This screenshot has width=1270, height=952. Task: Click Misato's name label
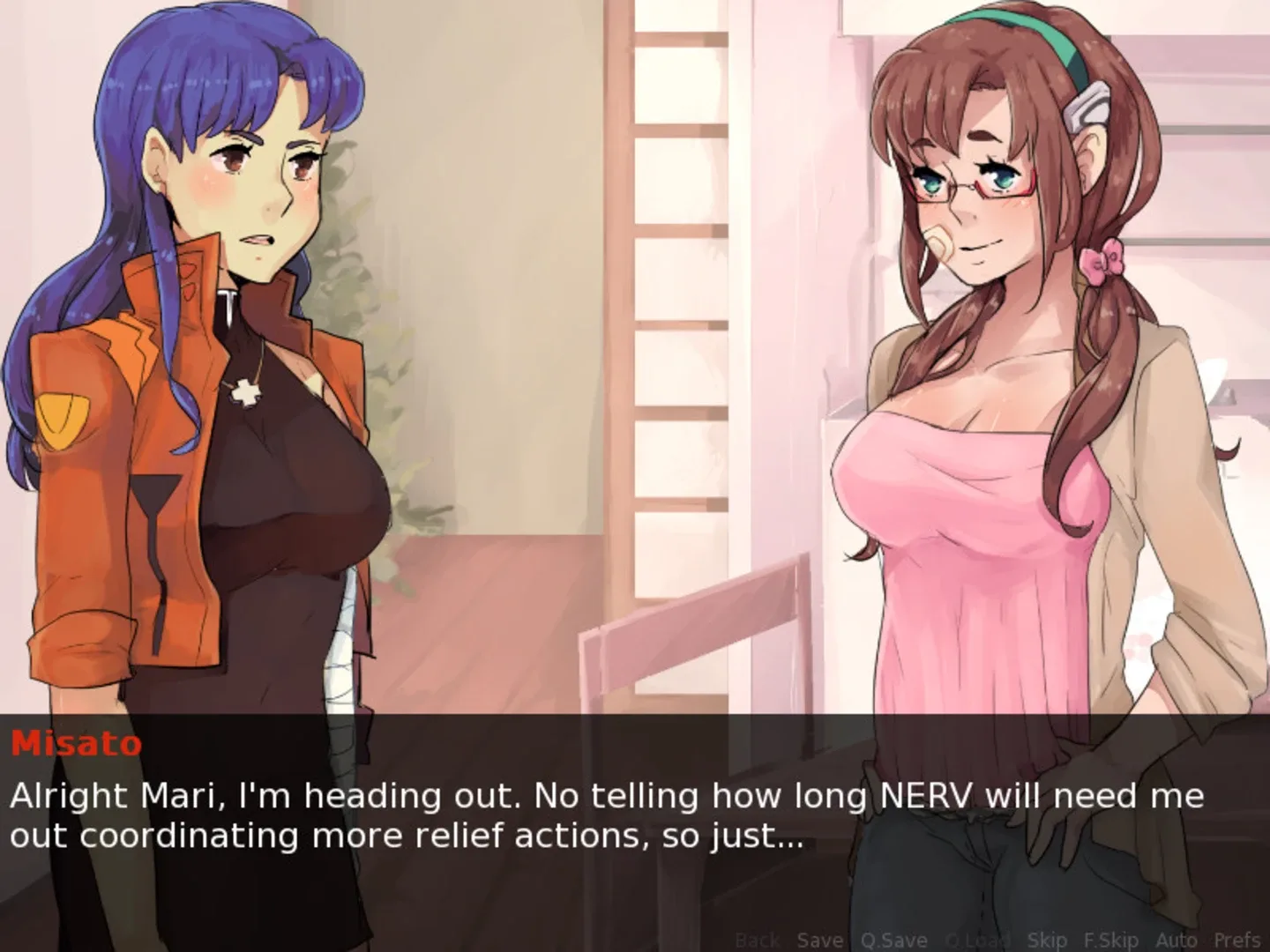click(76, 745)
